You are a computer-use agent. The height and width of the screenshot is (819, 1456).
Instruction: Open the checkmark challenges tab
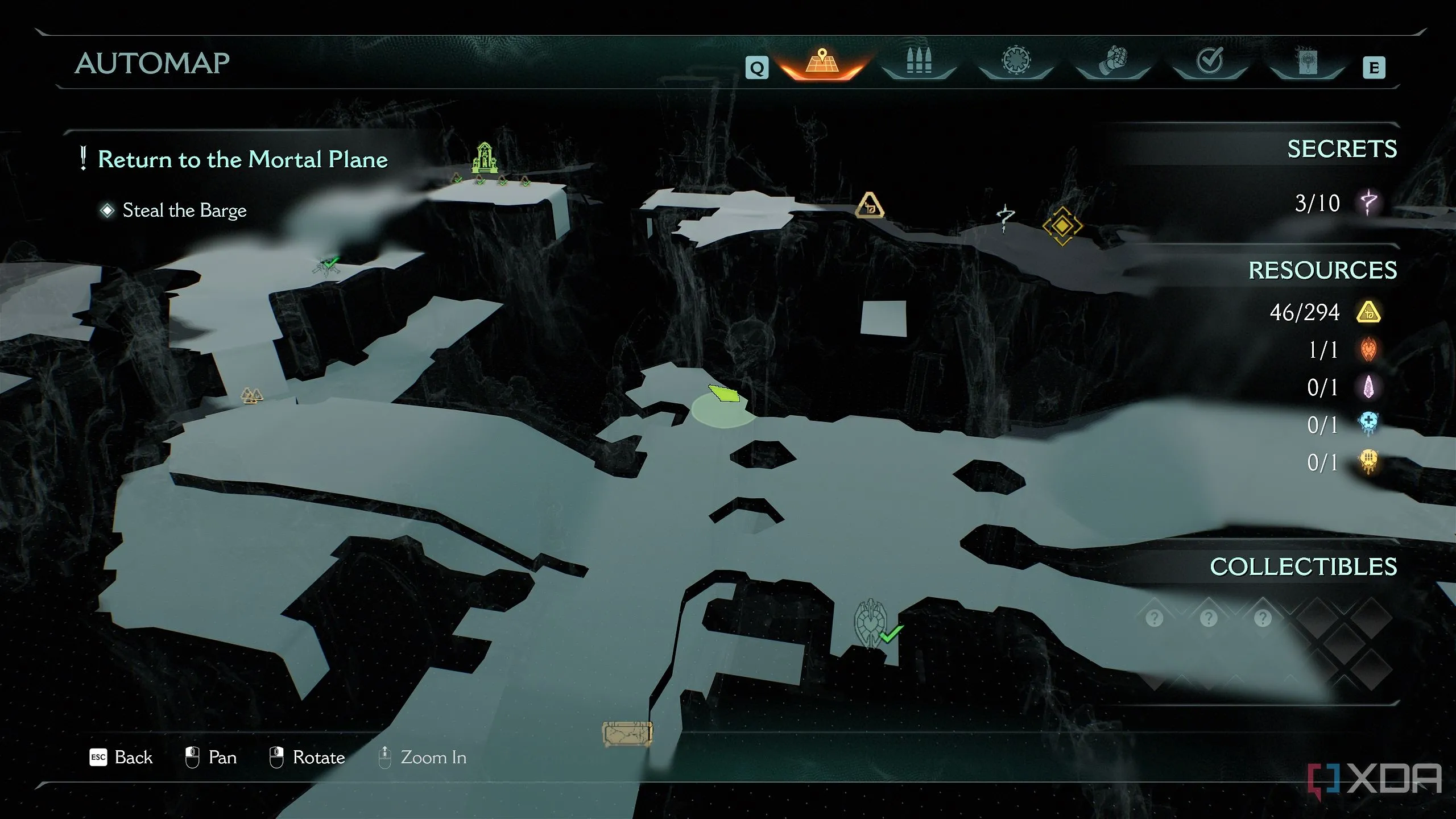(1210, 61)
